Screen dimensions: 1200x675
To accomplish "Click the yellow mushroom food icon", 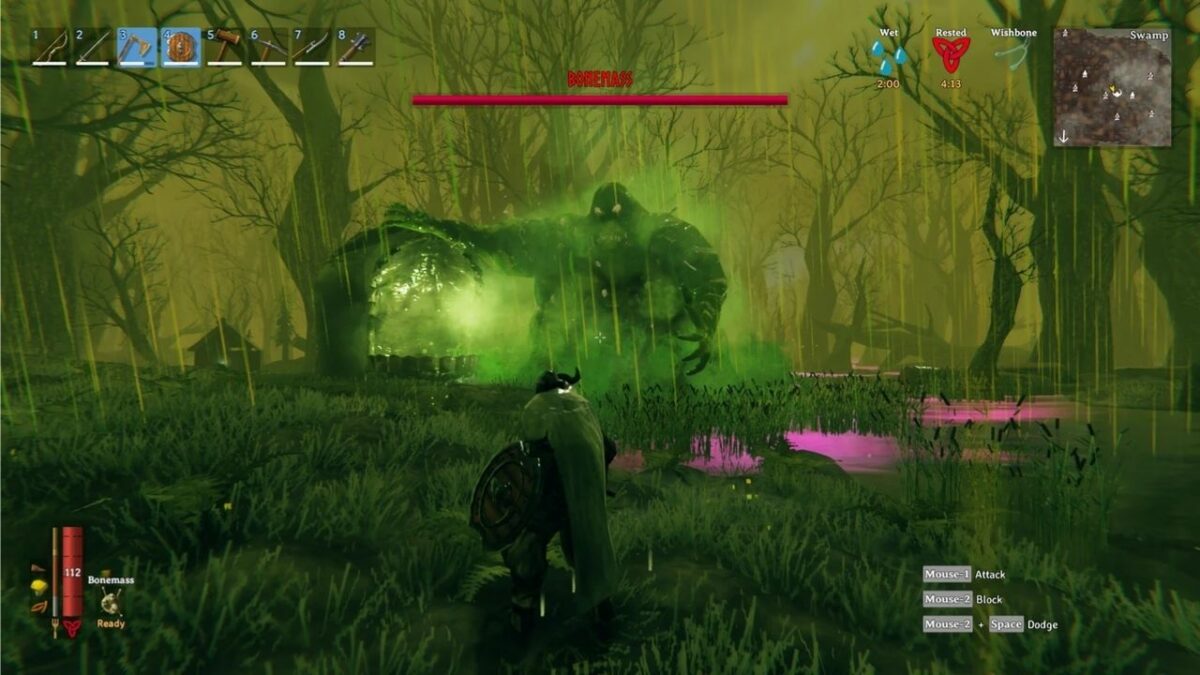I will click(39, 586).
